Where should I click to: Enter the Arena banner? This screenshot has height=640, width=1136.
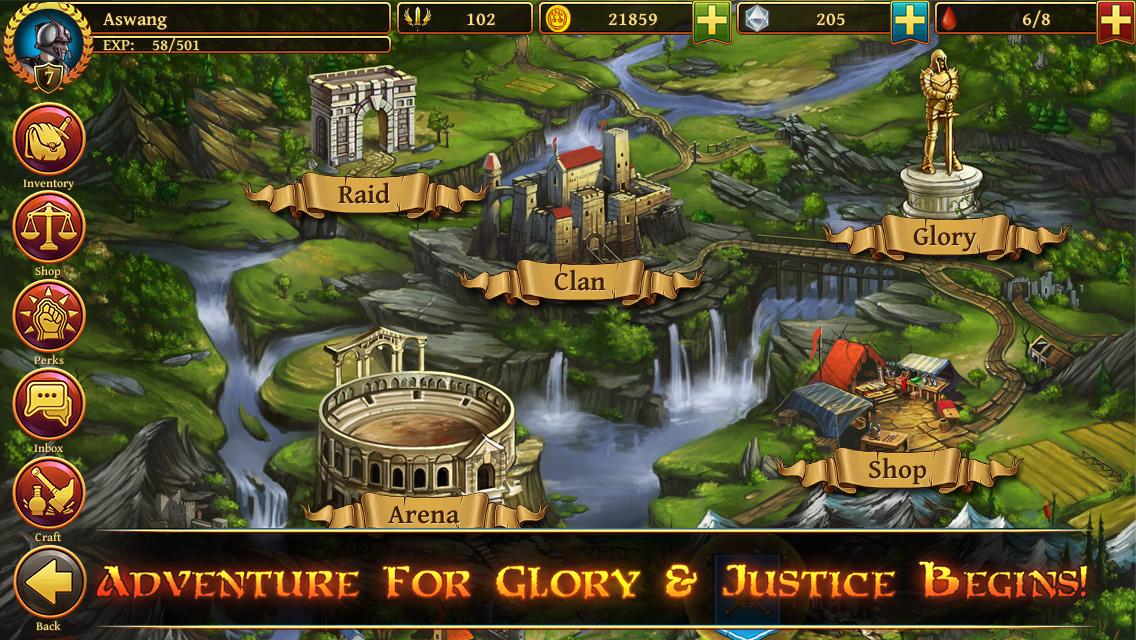(423, 514)
